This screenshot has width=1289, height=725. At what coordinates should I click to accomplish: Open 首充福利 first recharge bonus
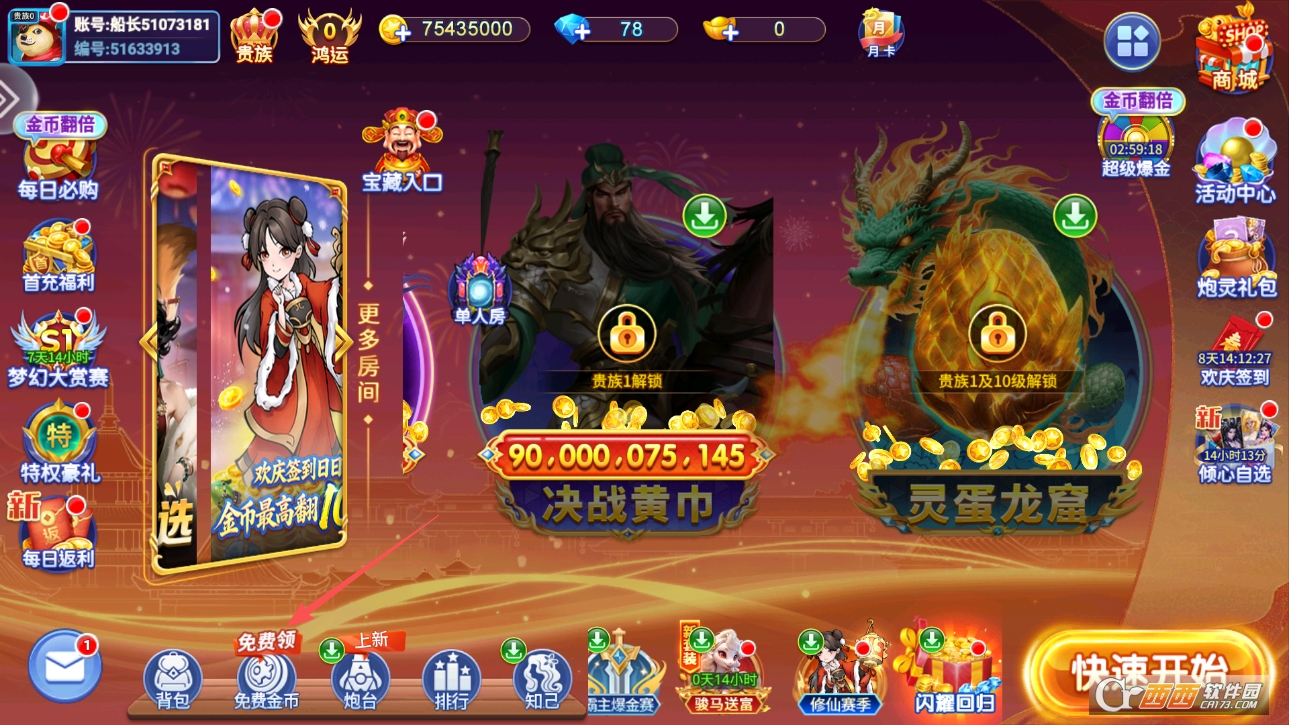[59, 255]
